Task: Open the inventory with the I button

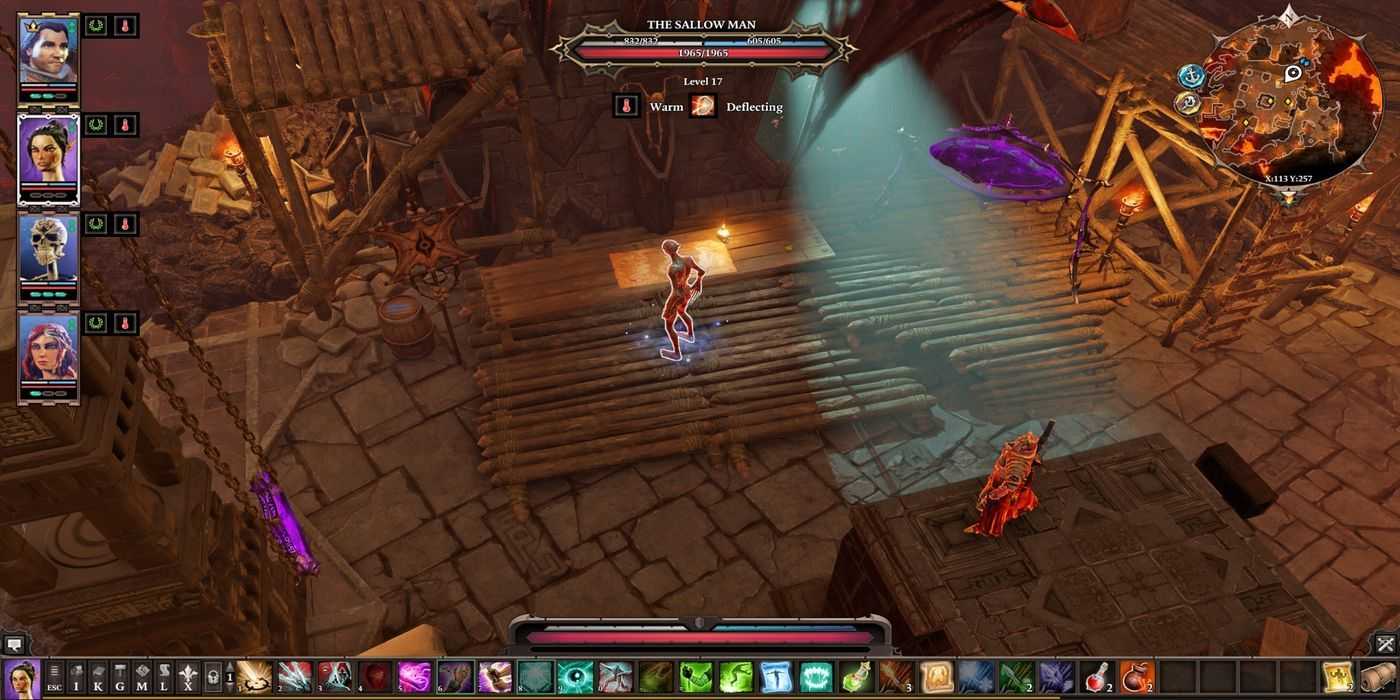Action: click(x=76, y=677)
